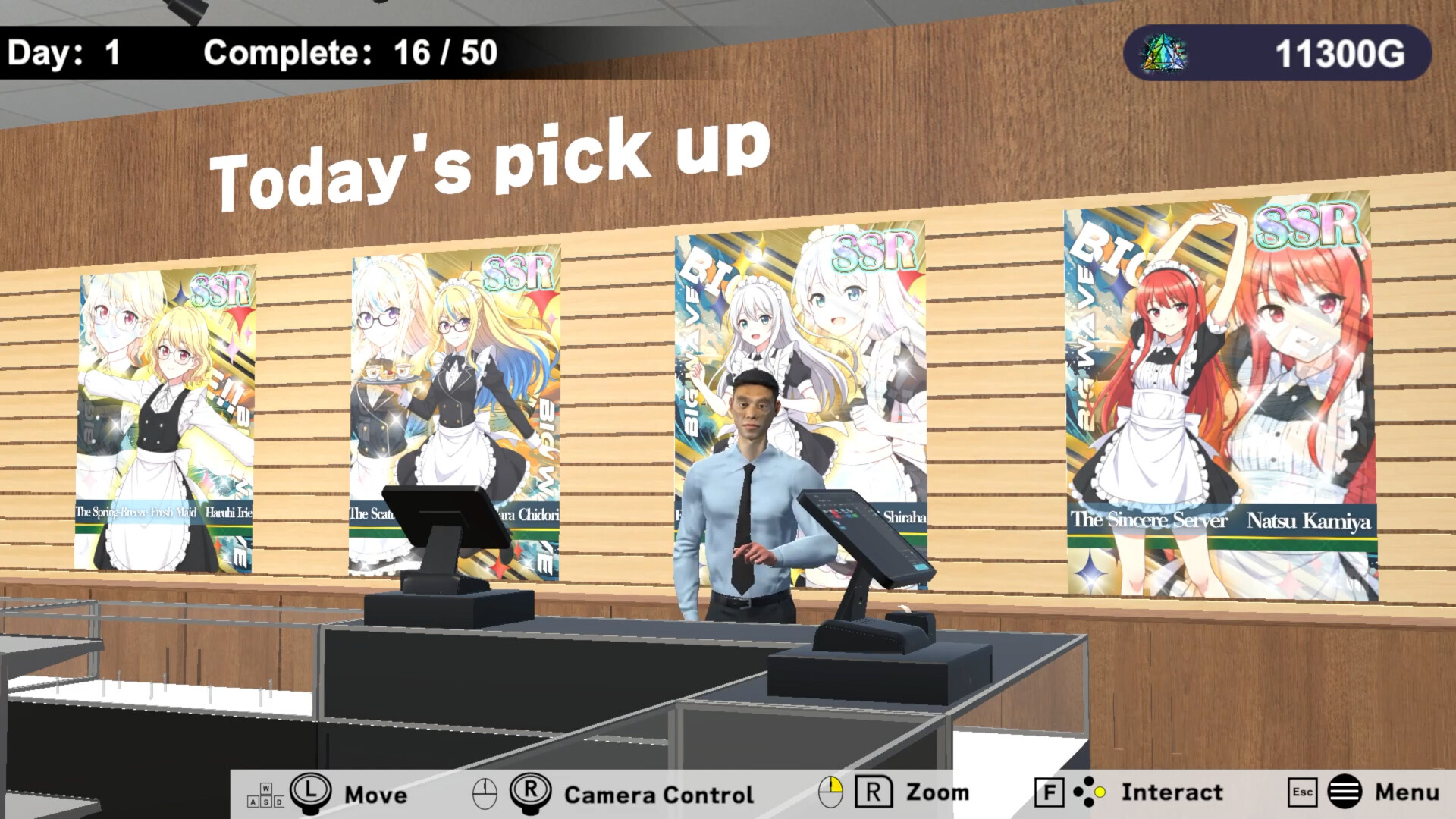Click the Complete 16/50 progress counter
The height and width of the screenshot is (819, 1456).
coord(349,53)
